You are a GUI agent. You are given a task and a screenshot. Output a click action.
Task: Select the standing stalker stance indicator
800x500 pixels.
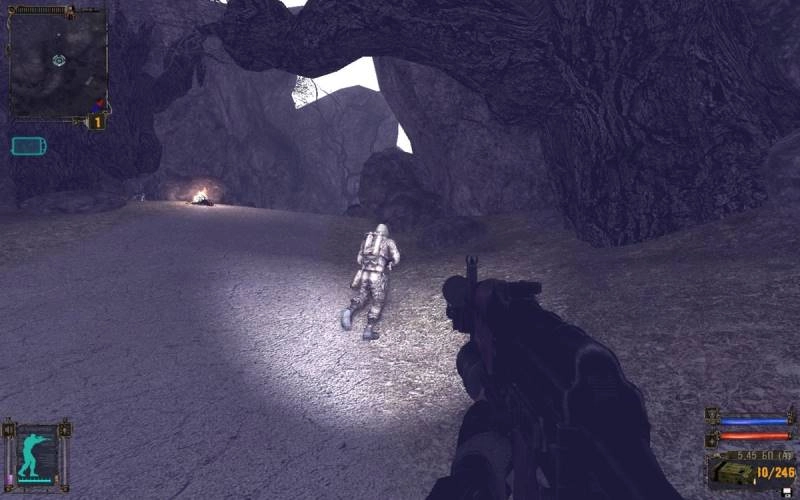(x=38, y=455)
